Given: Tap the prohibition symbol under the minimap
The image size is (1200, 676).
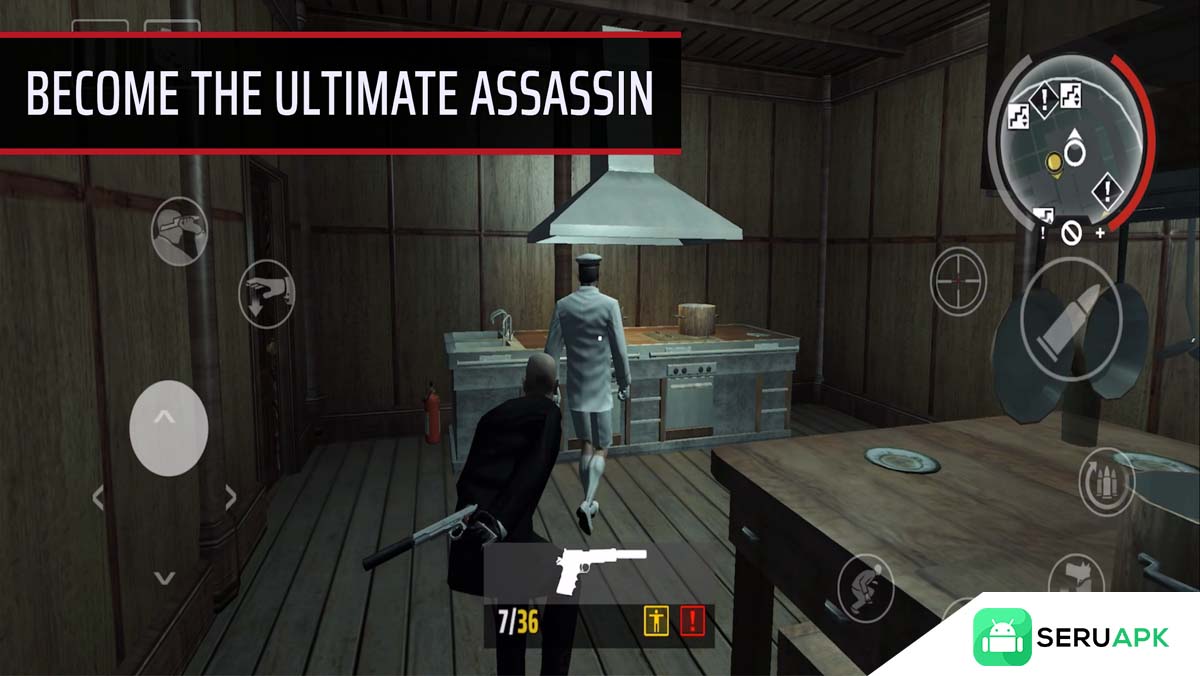Looking at the screenshot, I should [1072, 234].
